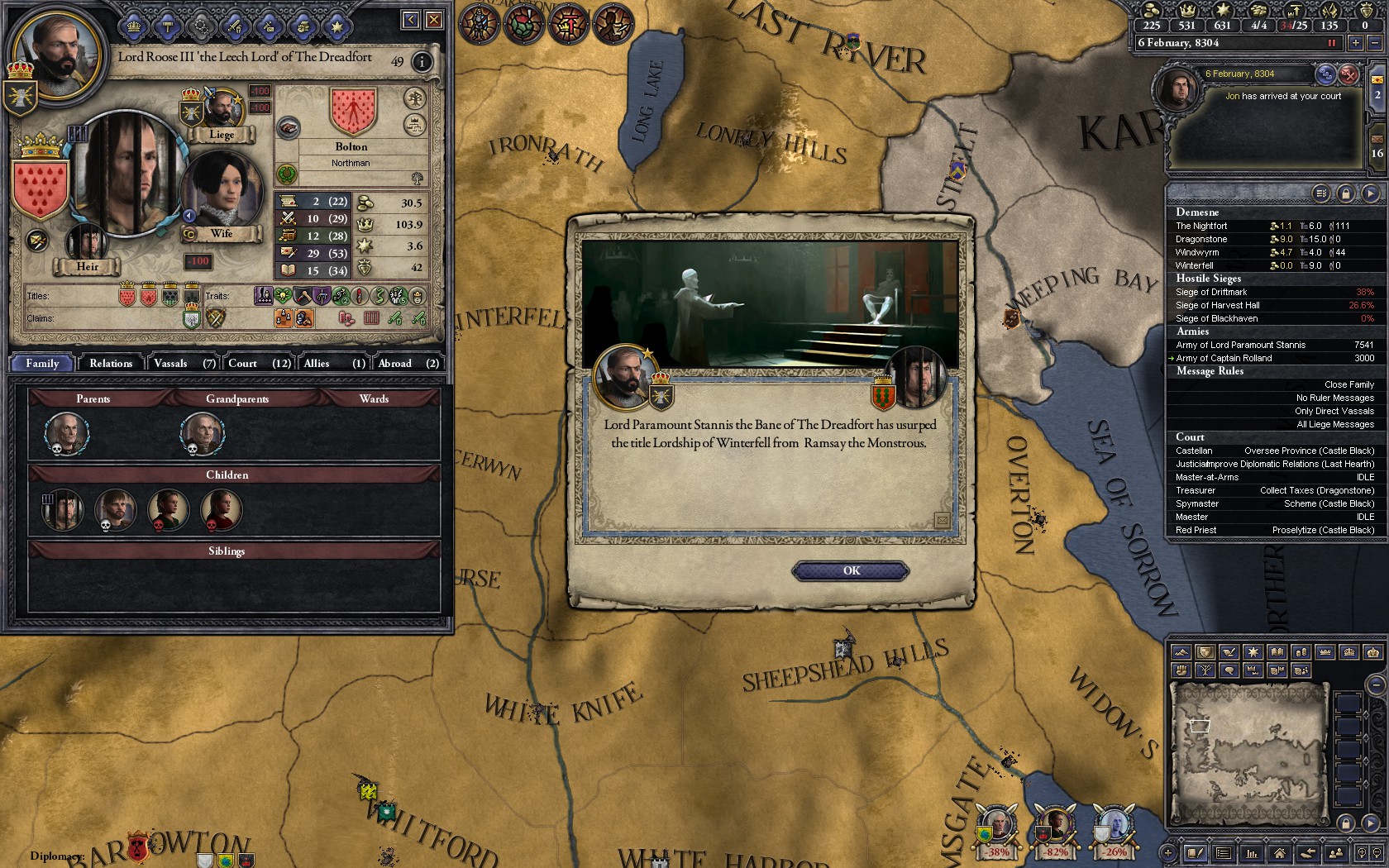1389x868 pixels.
Task: Open the Vassals tab
Action: click(x=184, y=364)
